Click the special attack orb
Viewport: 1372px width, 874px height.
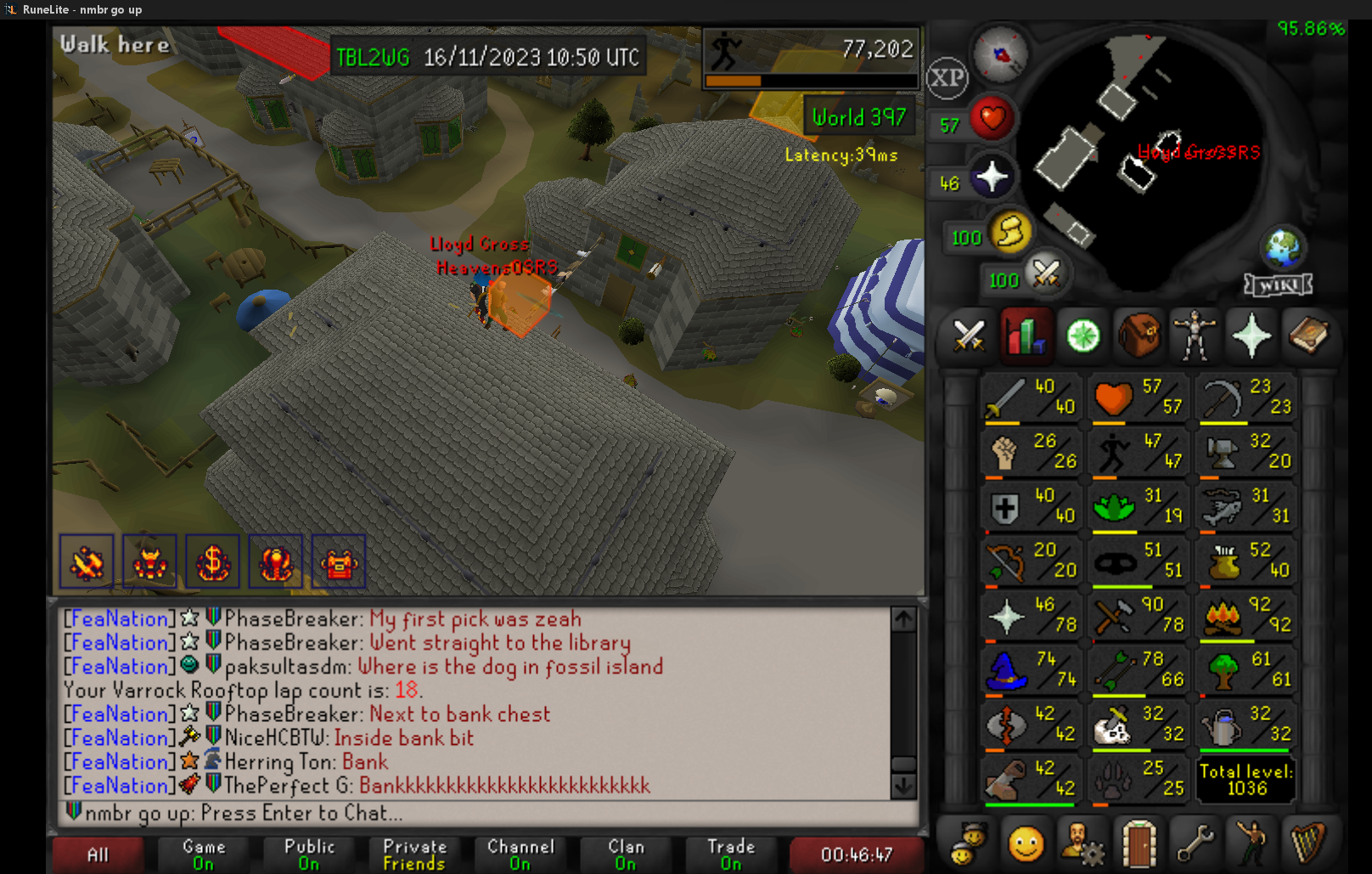coord(1046,273)
